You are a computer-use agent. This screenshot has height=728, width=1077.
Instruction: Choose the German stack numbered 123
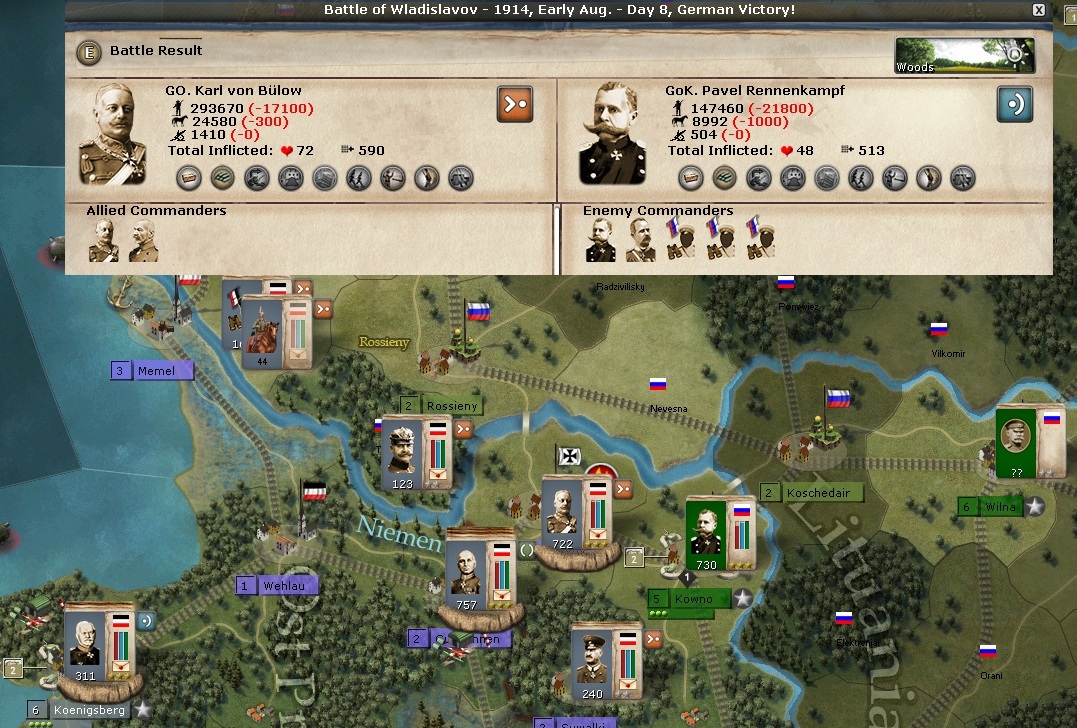[x=403, y=456]
